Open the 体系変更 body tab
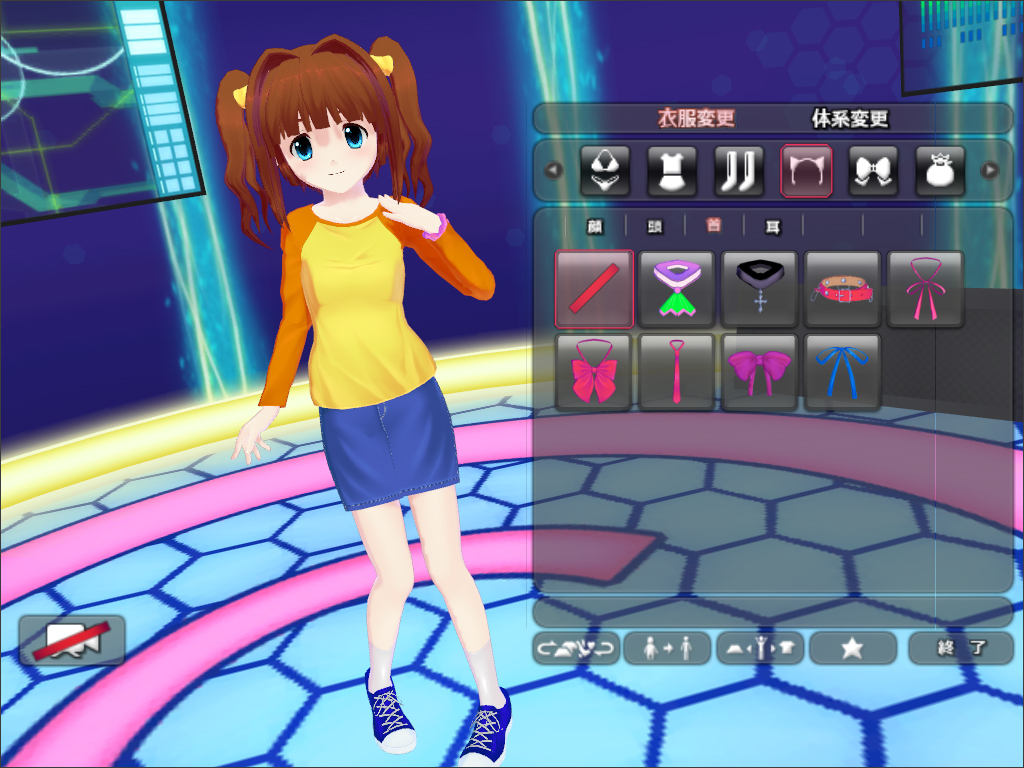 pyautogui.click(x=849, y=119)
